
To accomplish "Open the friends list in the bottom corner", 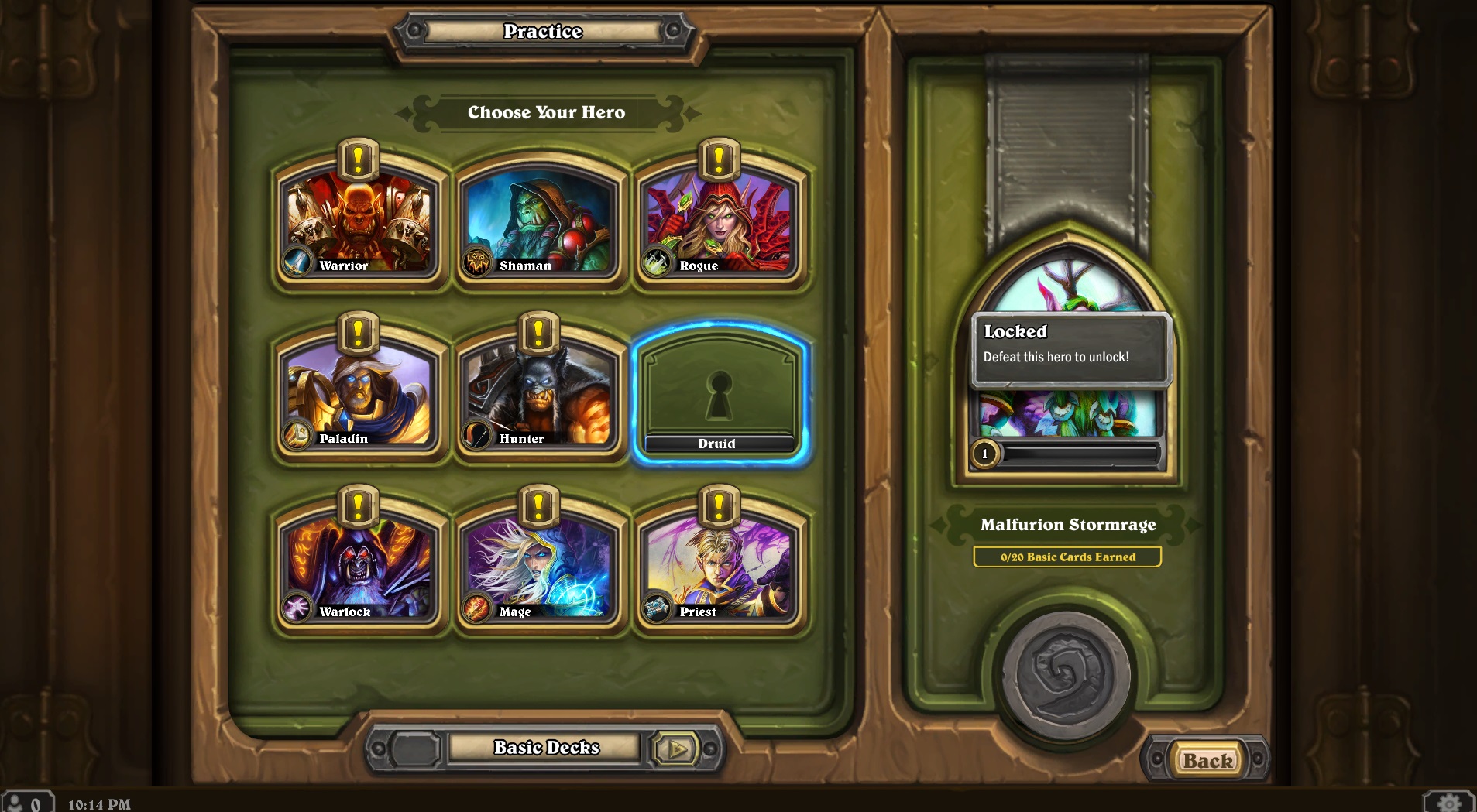I will click(29, 800).
